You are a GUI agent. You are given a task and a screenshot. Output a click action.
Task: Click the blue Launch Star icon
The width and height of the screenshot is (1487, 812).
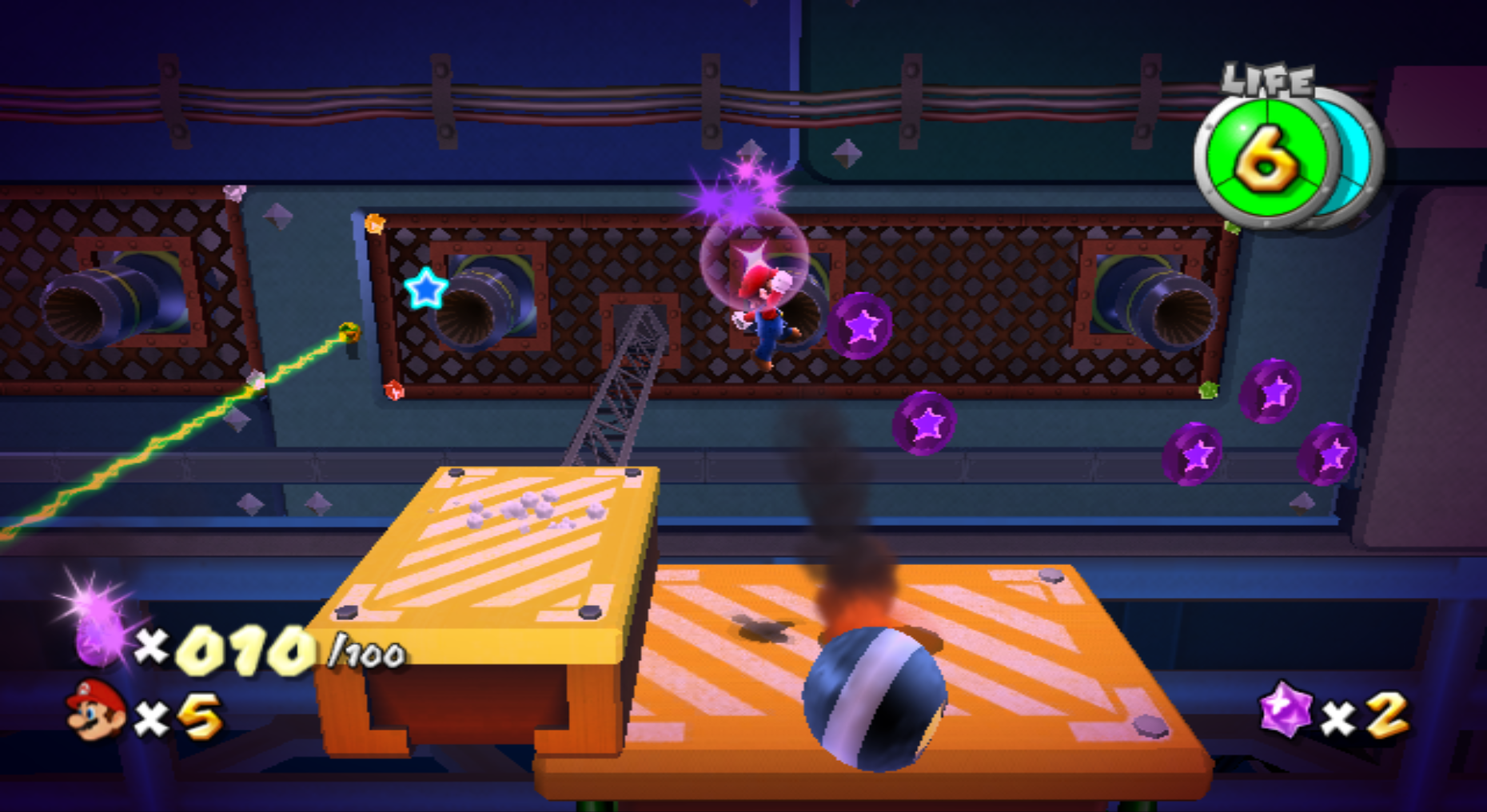(425, 289)
